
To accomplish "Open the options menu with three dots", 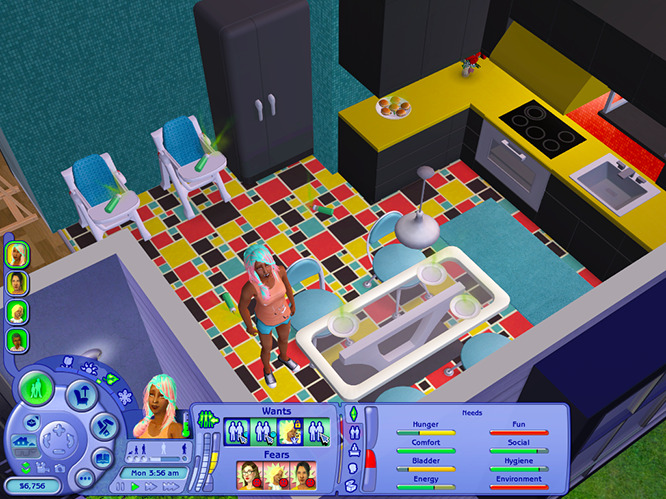I will (84, 481).
